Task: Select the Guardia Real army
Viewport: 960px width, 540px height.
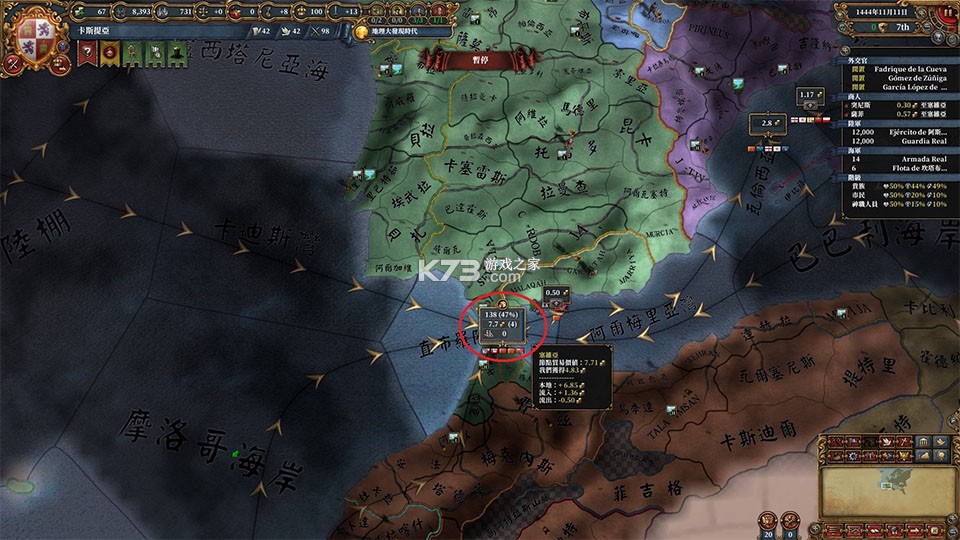Action: [x=895, y=143]
